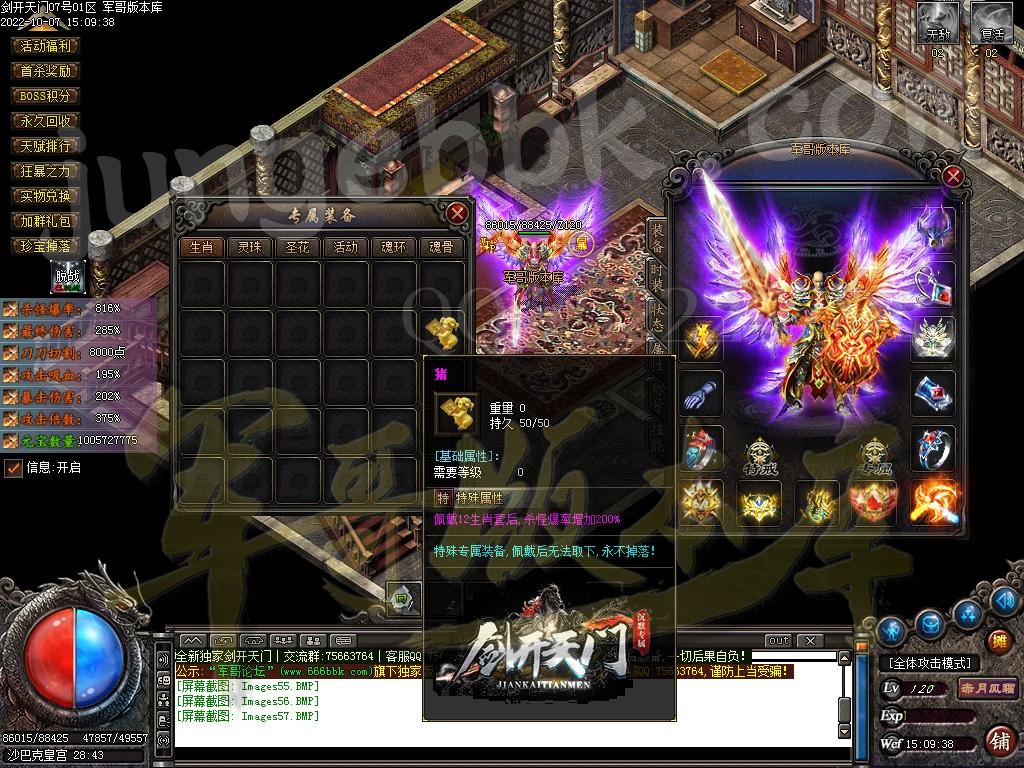Open the 狂暴之力 menu
Viewport: 1024px width, 768px height.
click(45, 171)
